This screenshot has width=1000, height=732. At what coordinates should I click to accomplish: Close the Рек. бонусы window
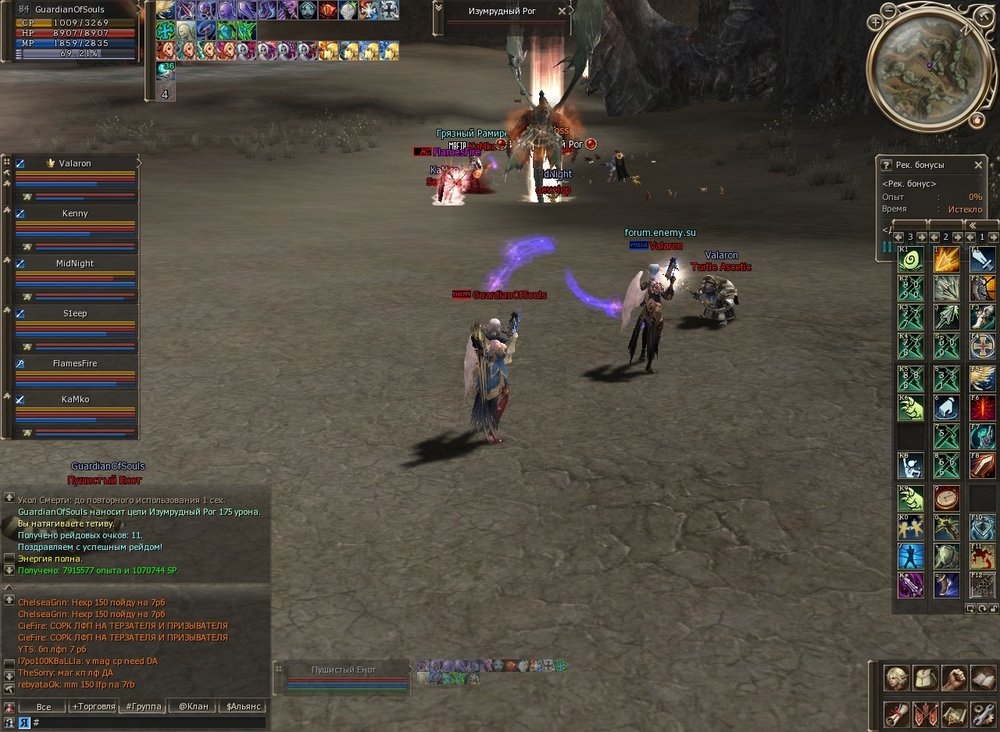click(979, 165)
